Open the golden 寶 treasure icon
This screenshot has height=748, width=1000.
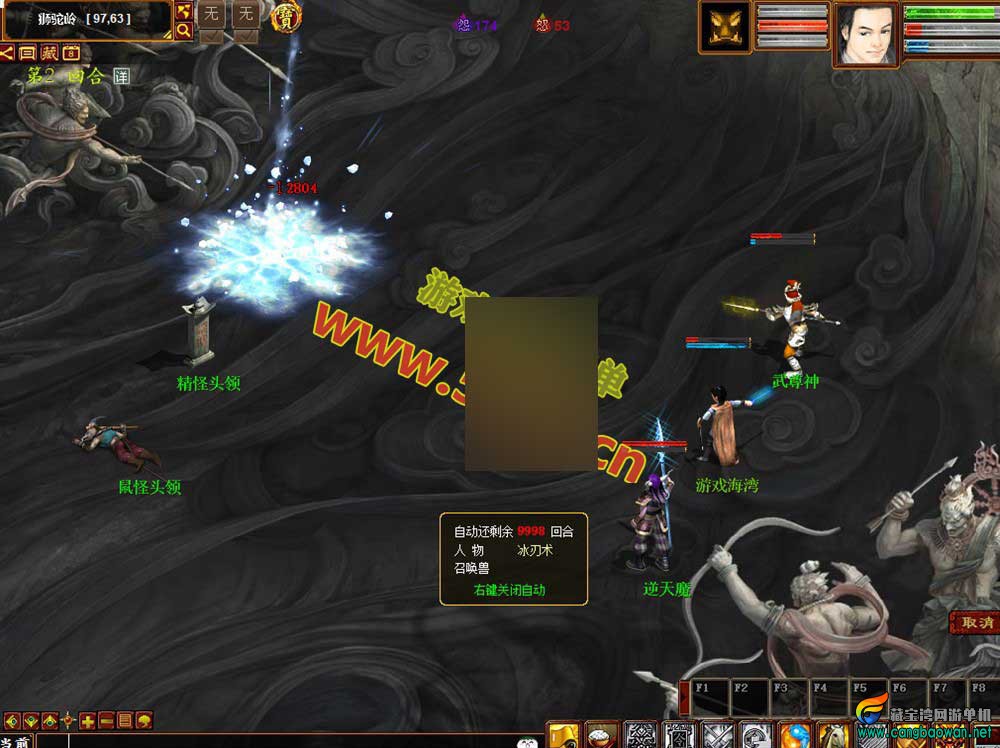pos(286,17)
